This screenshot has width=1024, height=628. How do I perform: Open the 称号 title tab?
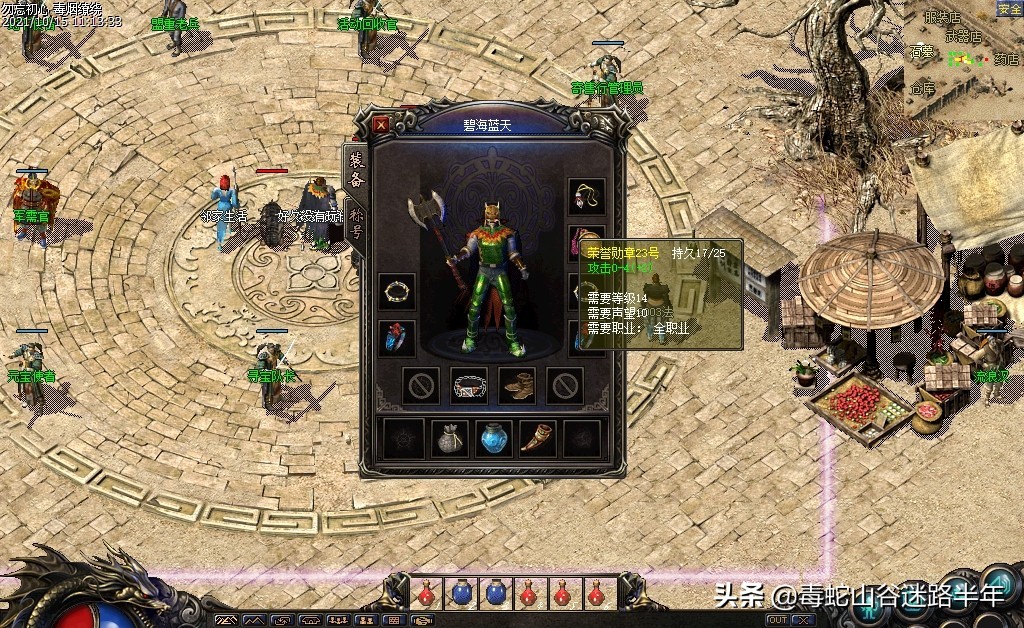354,222
